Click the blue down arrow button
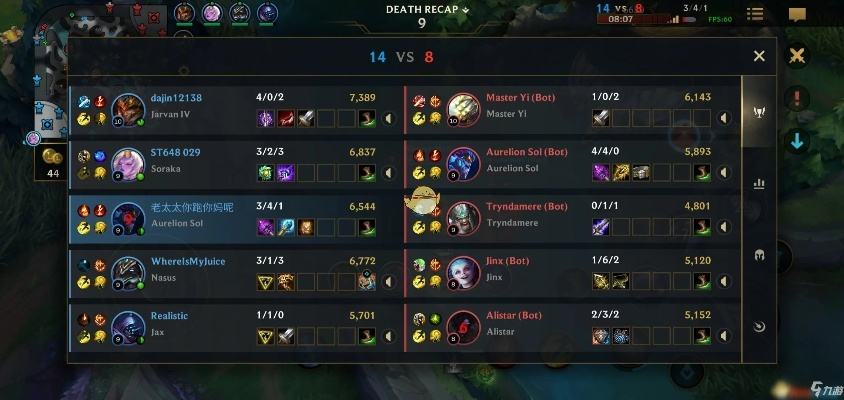 [797, 141]
